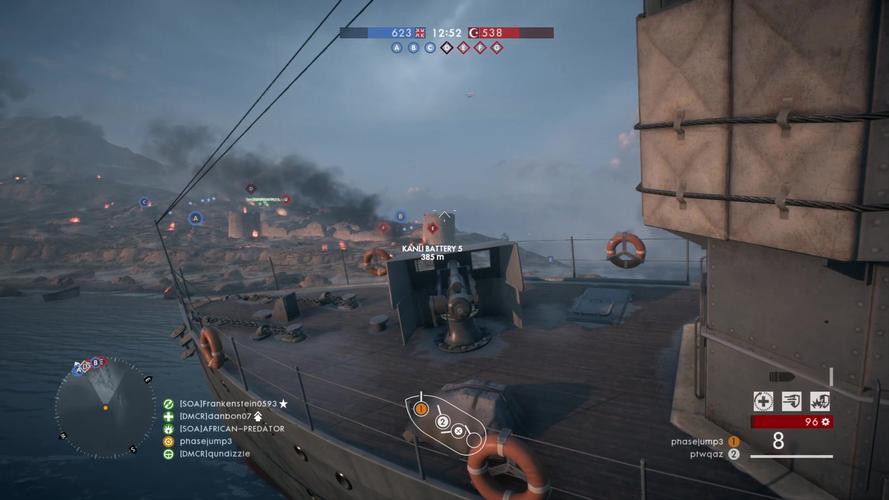Select seat 1 on the boat seat diagram
Viewport: 889px width, 500px height.
[421, 408]
